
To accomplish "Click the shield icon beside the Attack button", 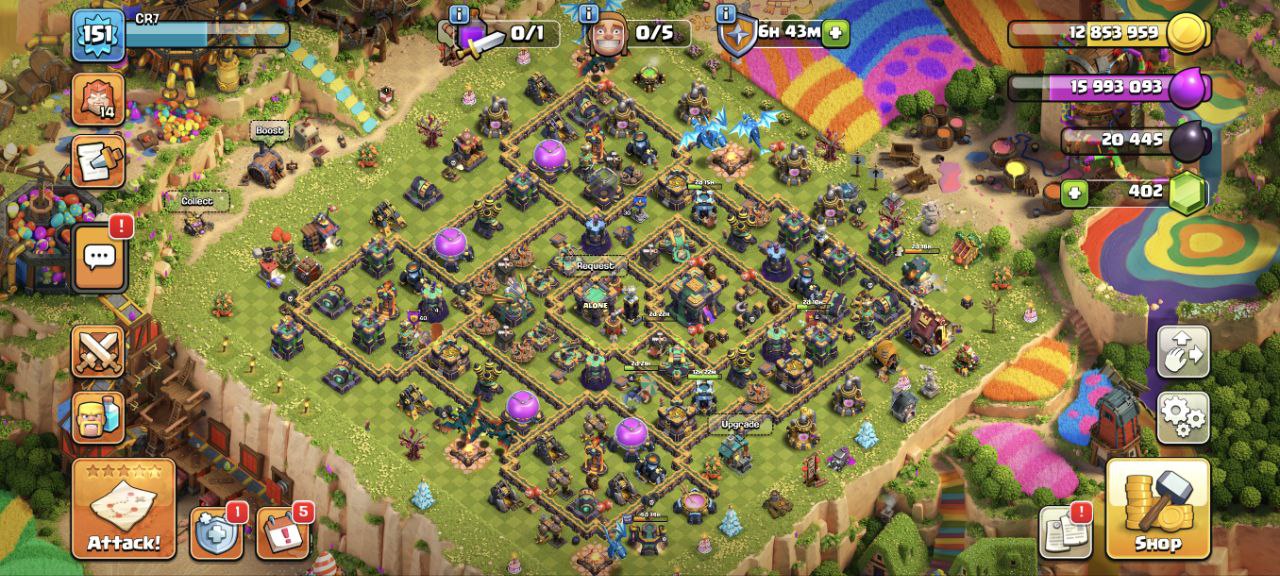I will tap(215, 533).
